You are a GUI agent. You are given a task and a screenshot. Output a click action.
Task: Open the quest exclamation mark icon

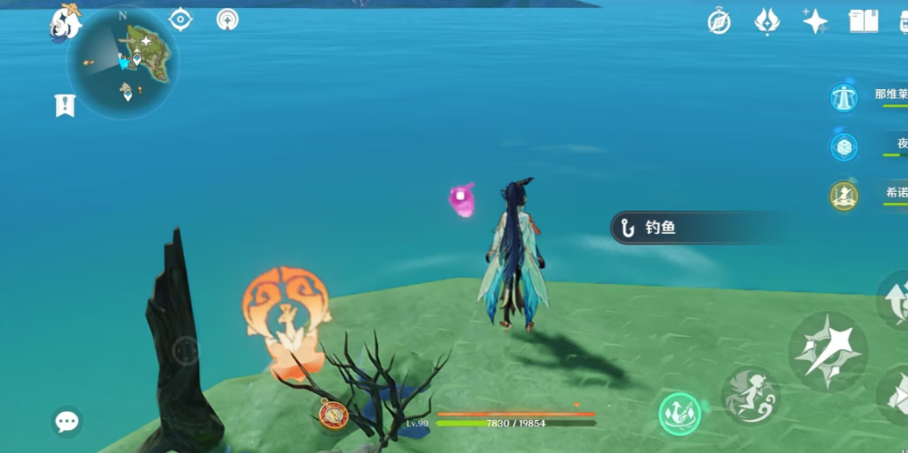coord(65,105)
